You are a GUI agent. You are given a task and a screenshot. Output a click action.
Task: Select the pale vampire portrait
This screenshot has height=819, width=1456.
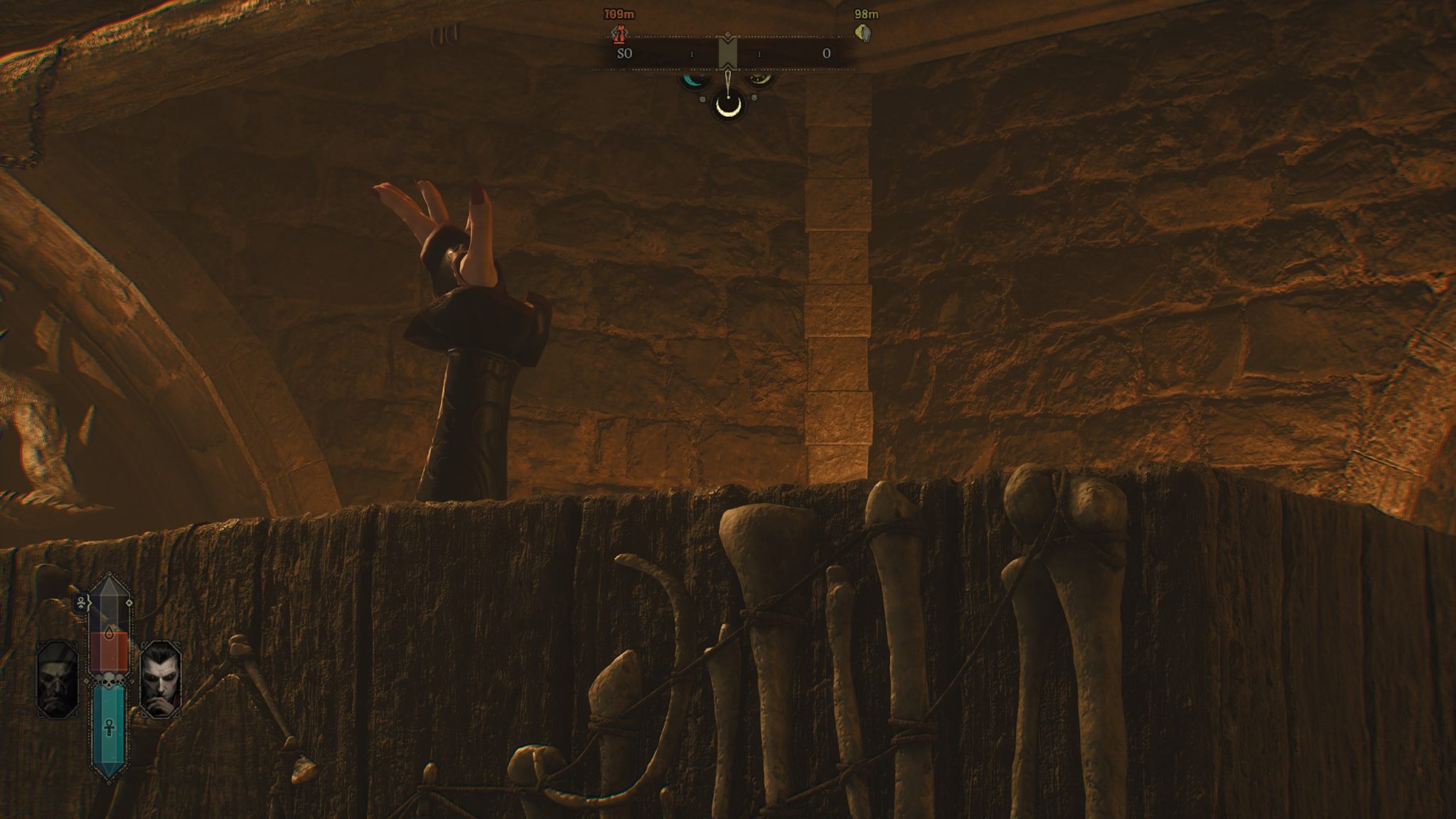tap(161, 679)
